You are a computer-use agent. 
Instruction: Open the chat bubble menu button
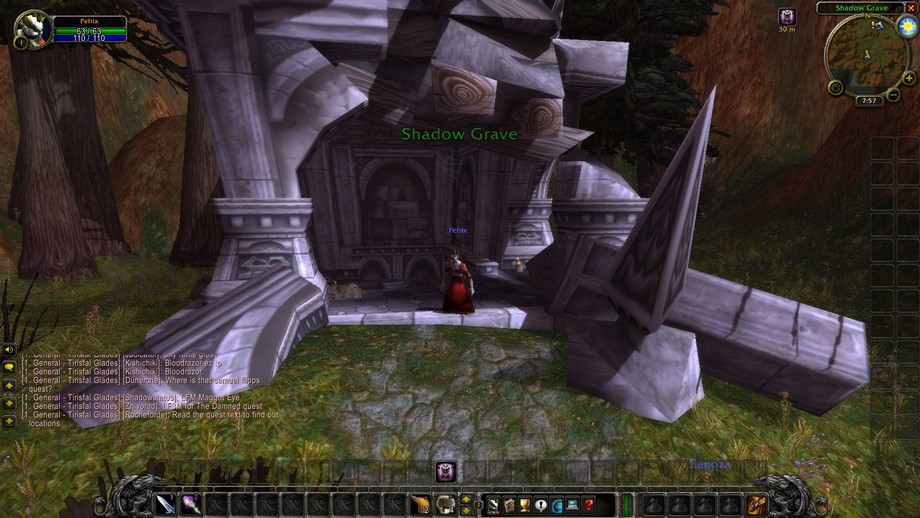[9, 367]
